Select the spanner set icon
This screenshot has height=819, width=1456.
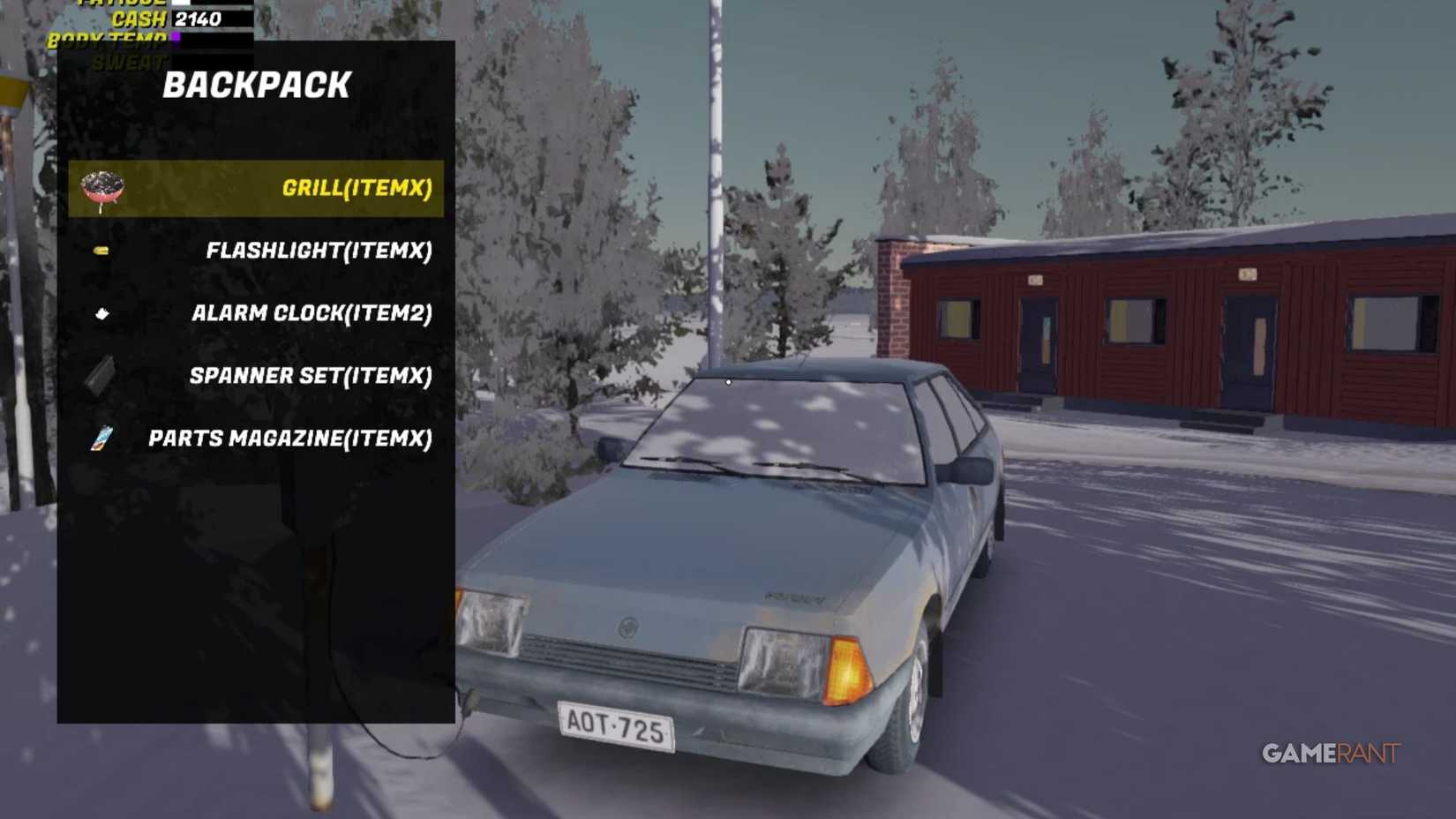[99, 375]
